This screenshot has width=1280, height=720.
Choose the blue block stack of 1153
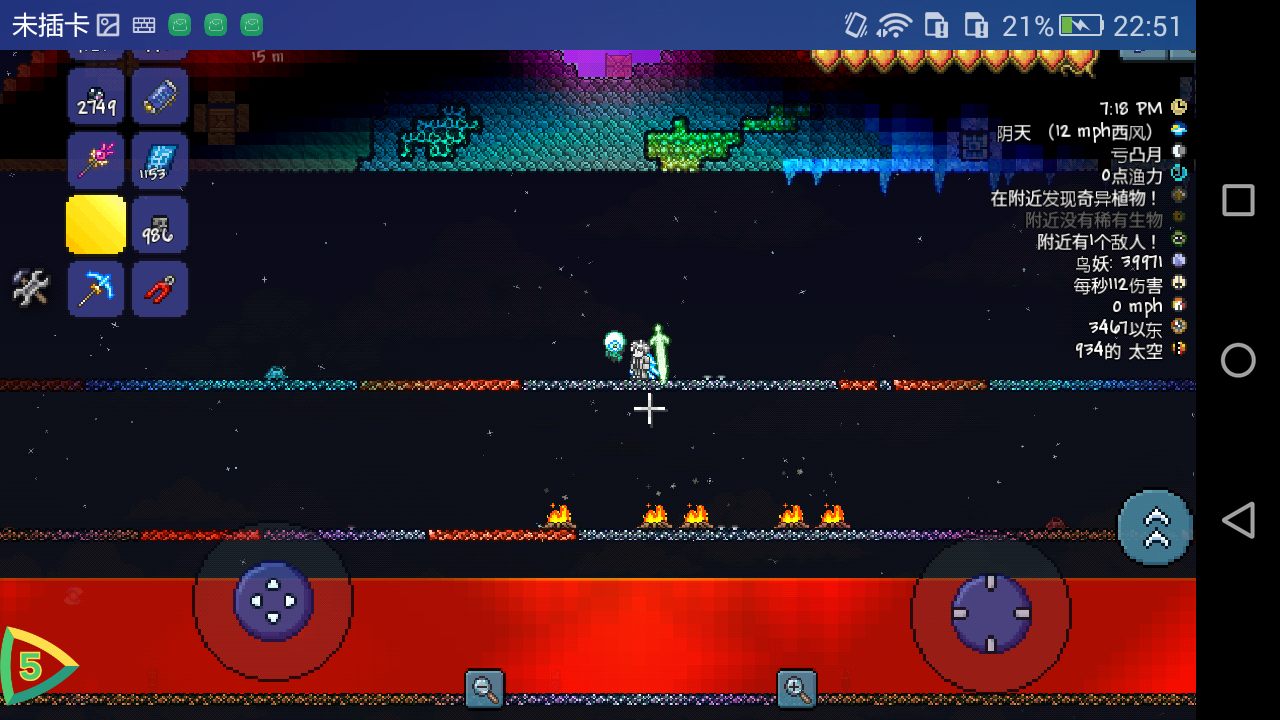(x=159, y=160)
